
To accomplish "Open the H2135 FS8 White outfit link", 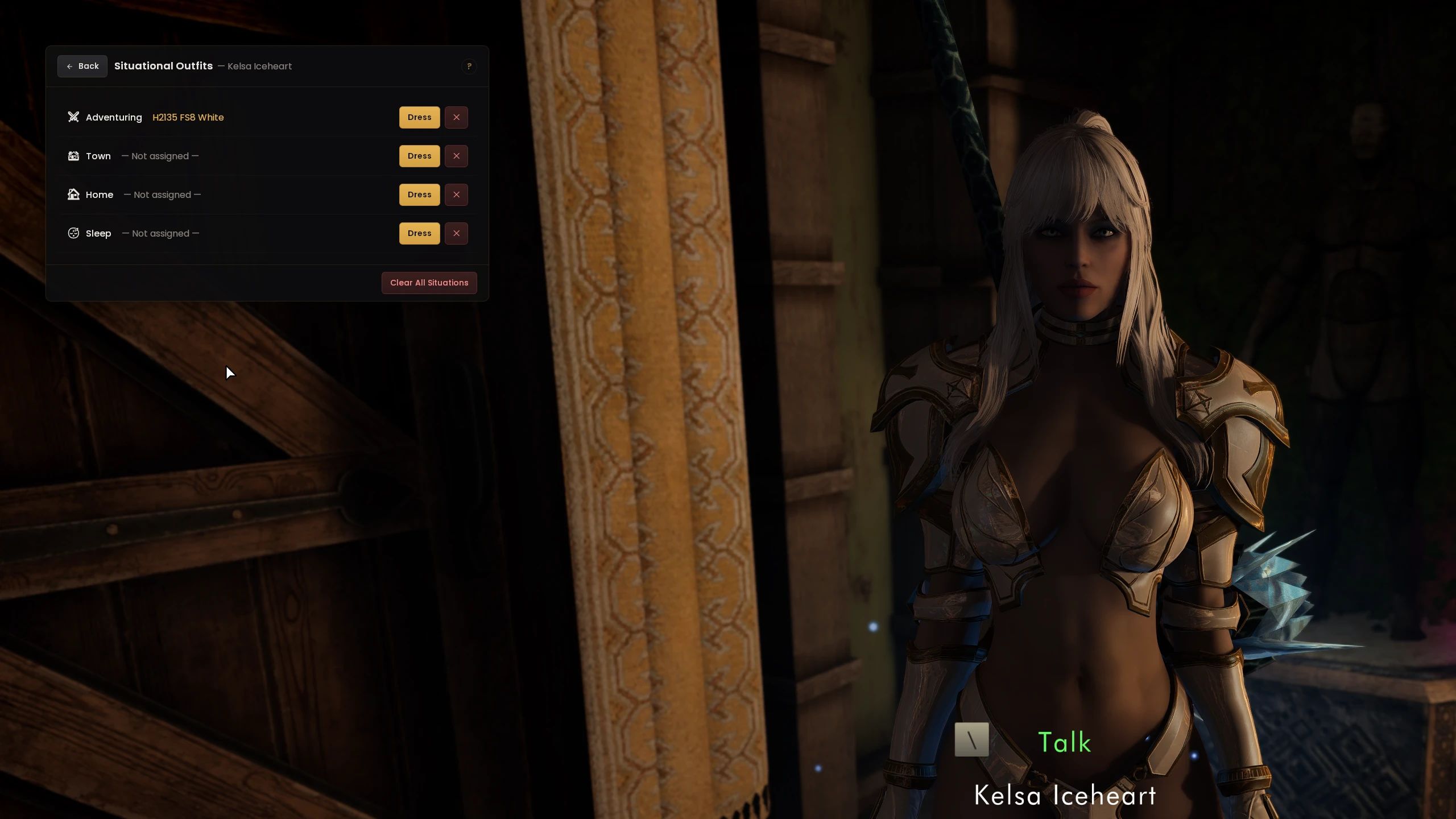I will 188,117.
